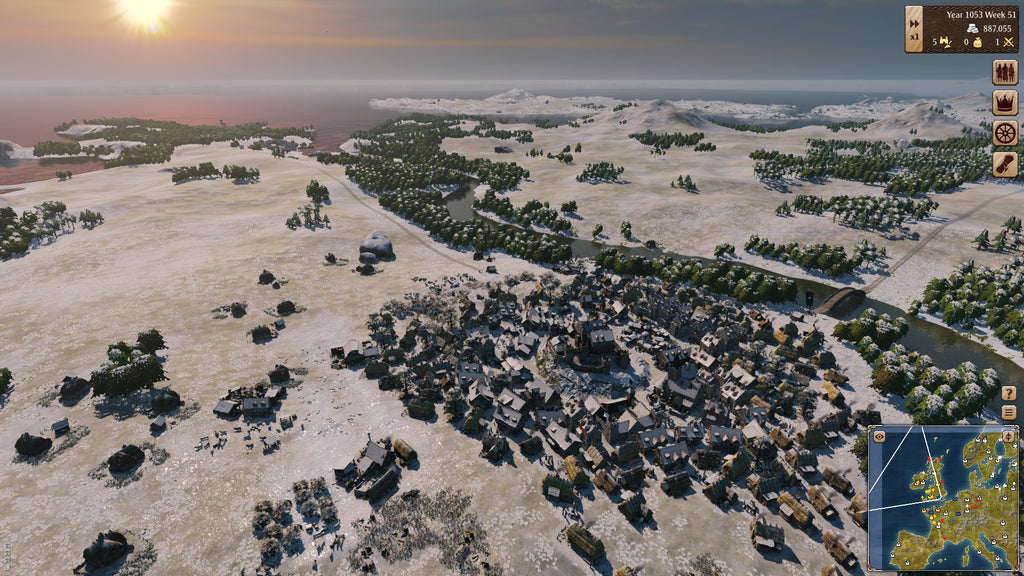Click the minimap compass button
1024x576 pixels.
(x=1008, y=436)
